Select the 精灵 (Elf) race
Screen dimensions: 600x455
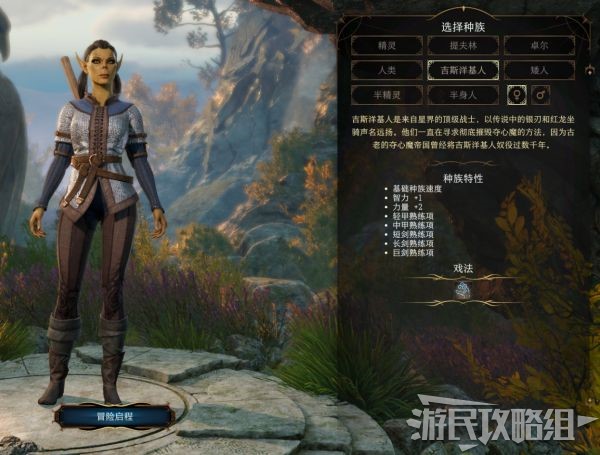pos(385,45)
